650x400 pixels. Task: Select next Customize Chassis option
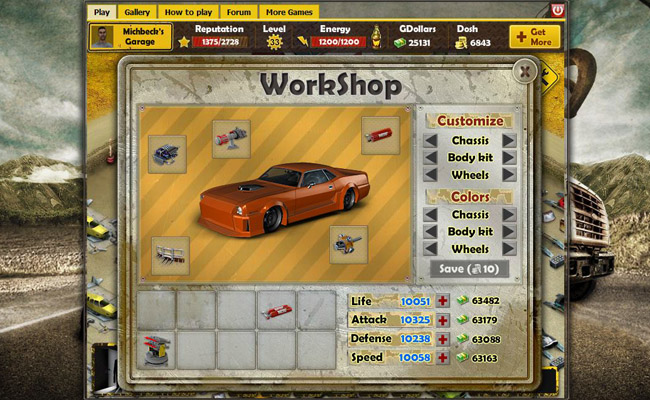[x=509, y=141]
